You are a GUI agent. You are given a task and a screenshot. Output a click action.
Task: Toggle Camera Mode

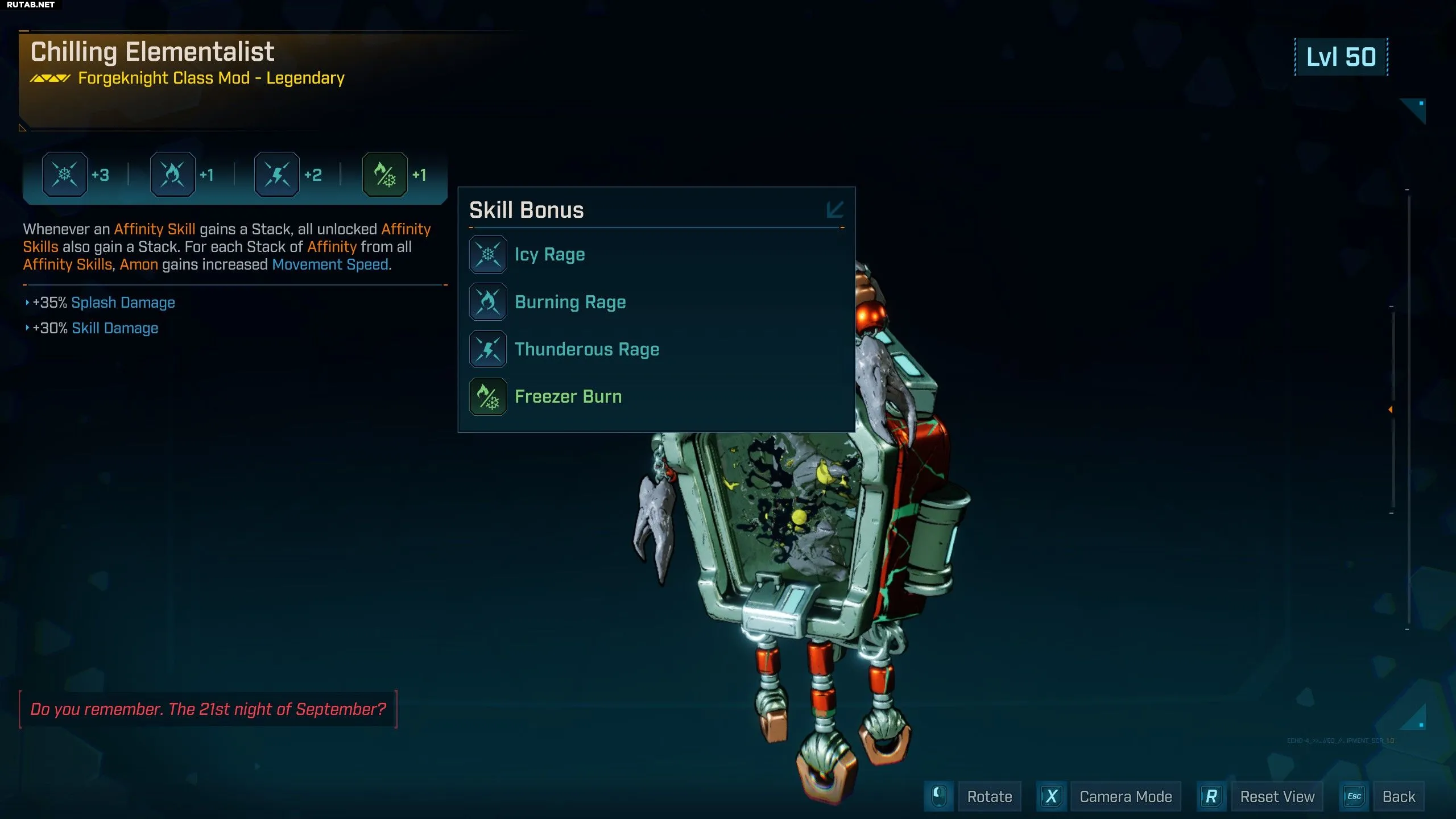(1126, 797)
